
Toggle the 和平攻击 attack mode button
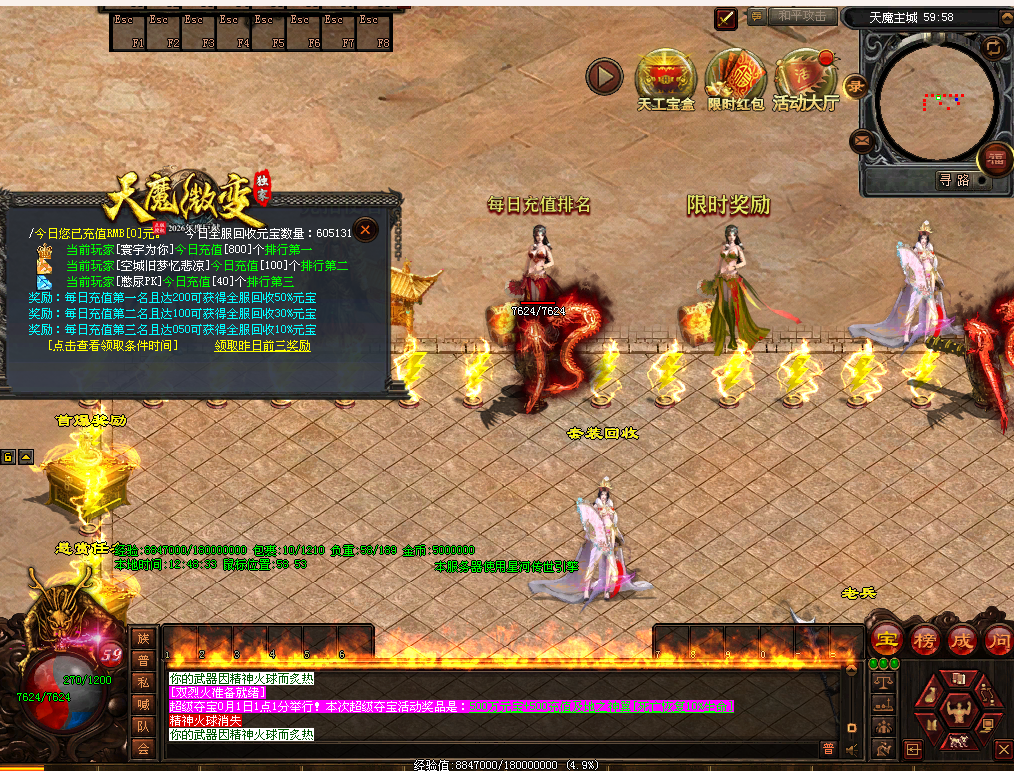pyautogui.click(x=802, y=16)
